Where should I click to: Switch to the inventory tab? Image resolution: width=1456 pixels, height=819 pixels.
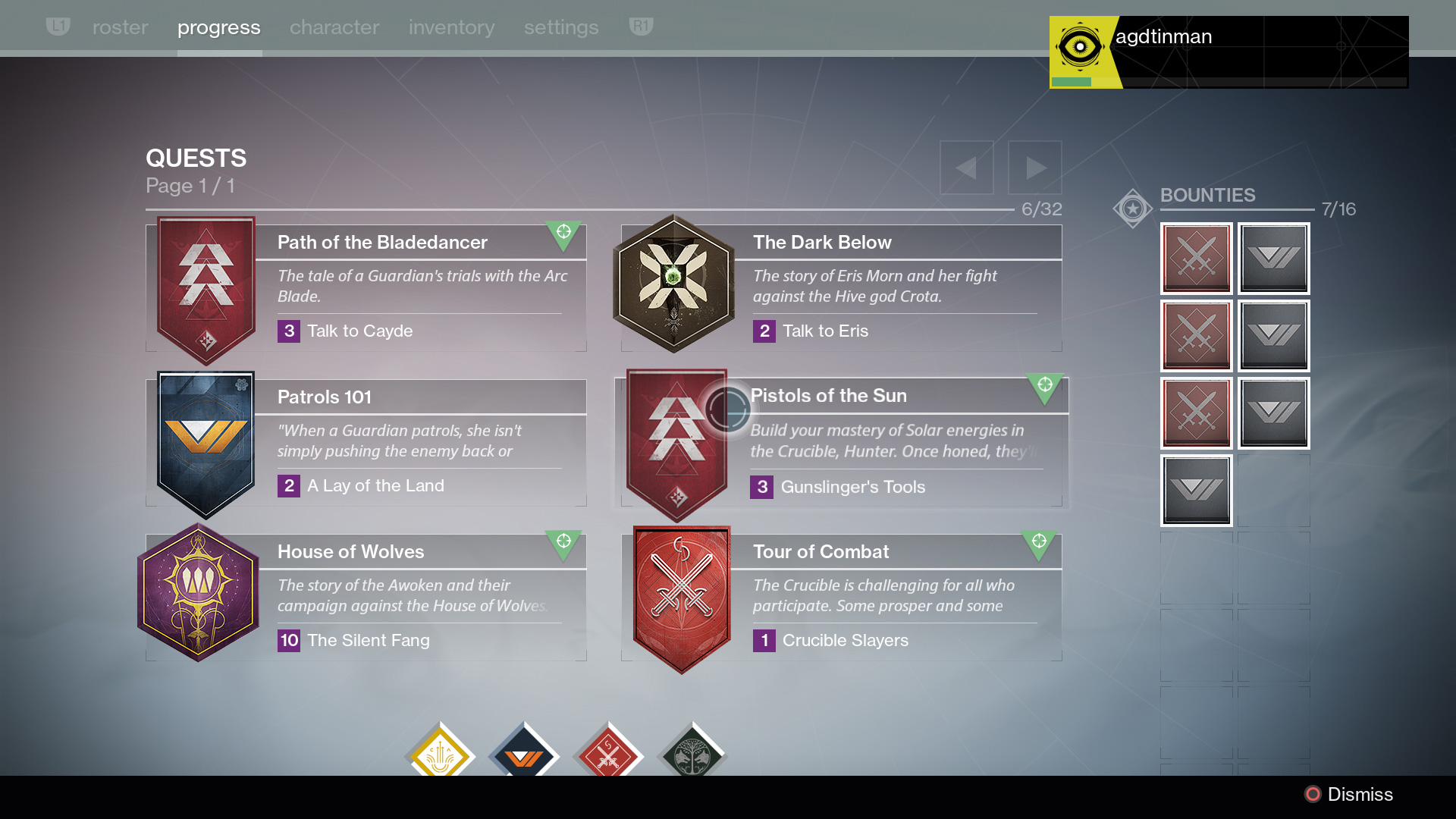tap(450, 27)
